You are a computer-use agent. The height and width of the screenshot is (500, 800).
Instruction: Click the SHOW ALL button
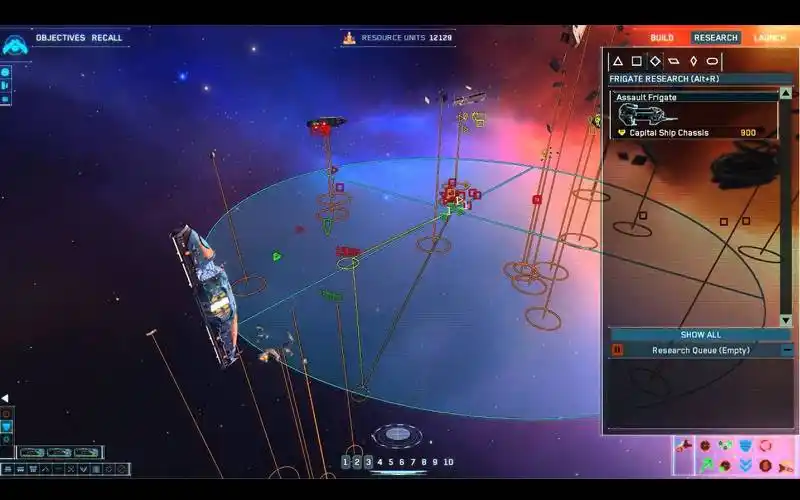click(x=700, y=335)
